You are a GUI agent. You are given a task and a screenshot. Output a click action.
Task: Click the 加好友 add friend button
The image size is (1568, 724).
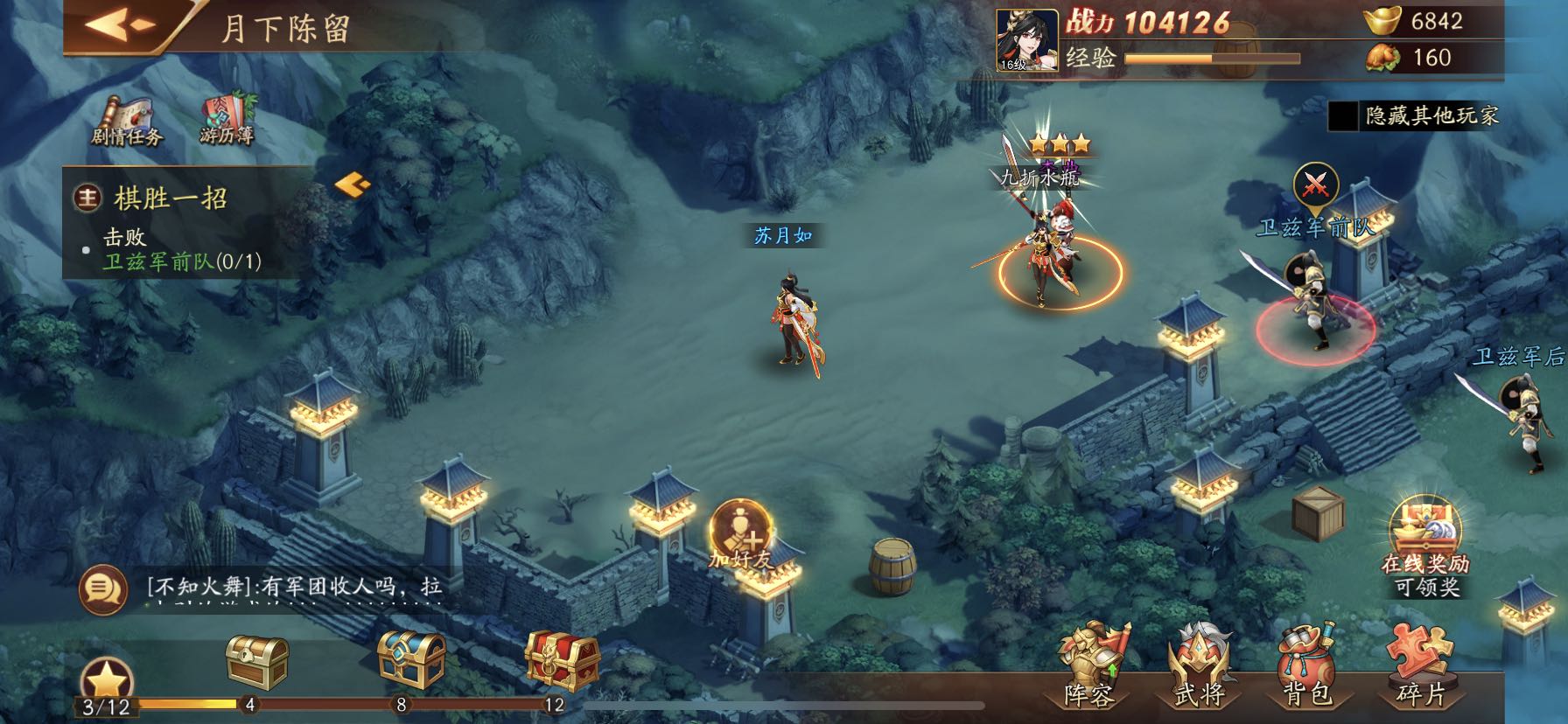coord(740,533)
